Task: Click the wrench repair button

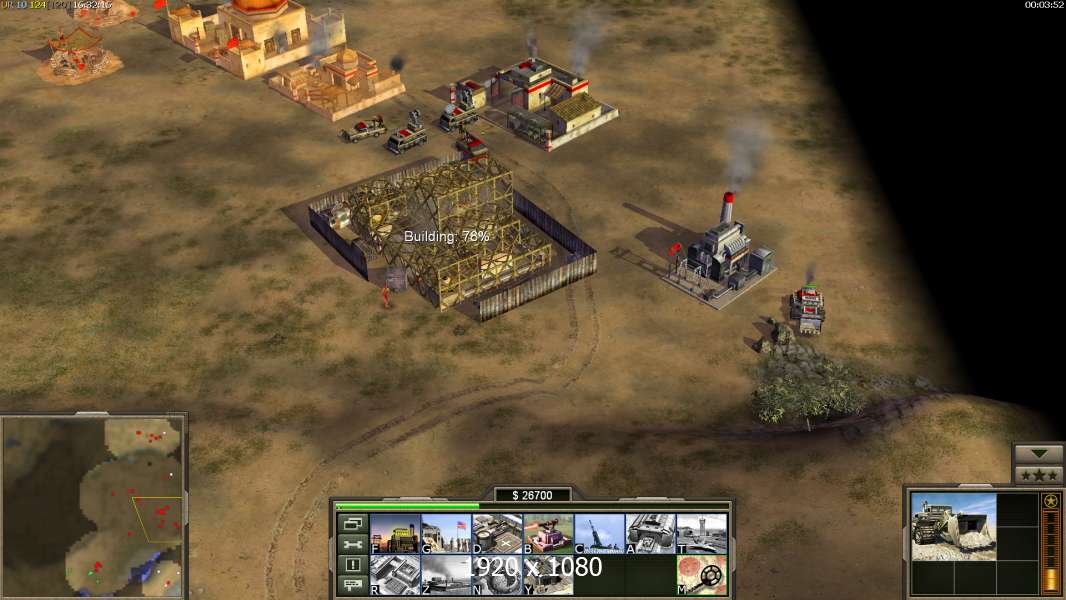Action: [x=352, y=544]
